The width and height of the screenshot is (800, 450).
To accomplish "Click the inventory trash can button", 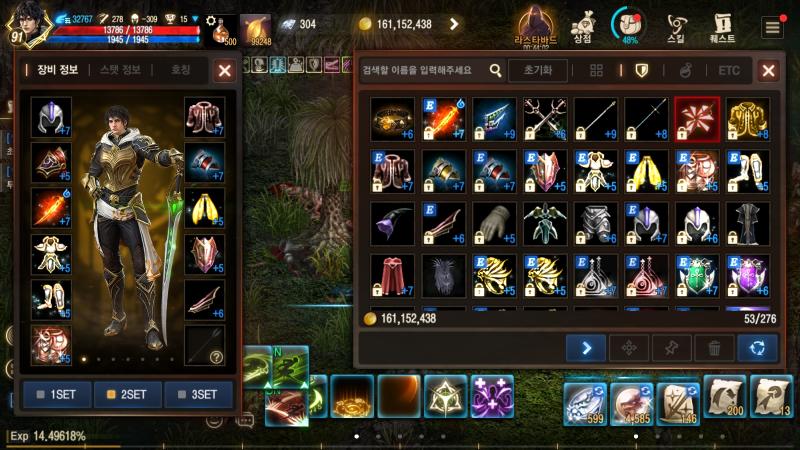I will pyautogui.click(x=714, y=348).
